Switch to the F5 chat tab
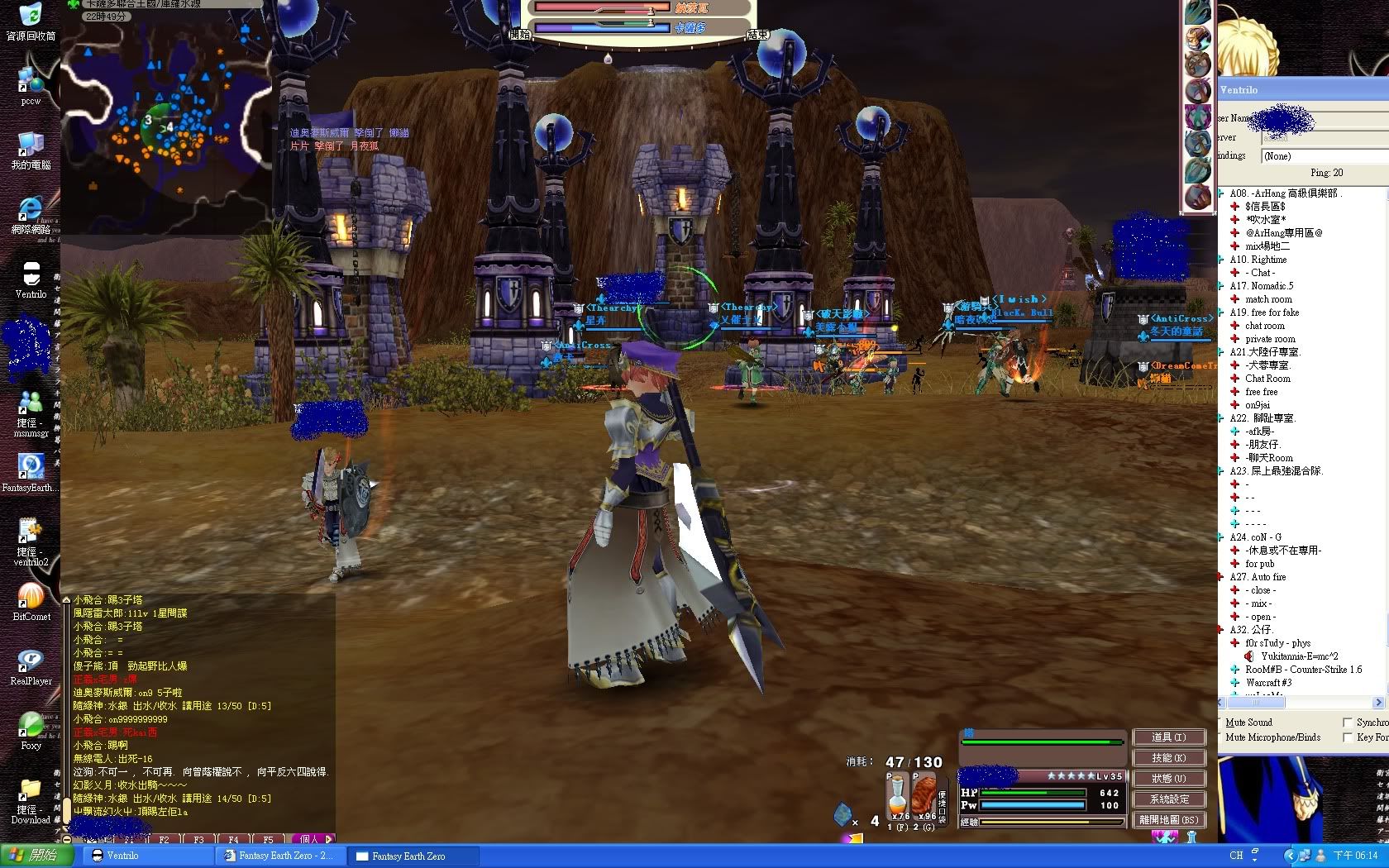The image size is (1389, 868). 268,839
